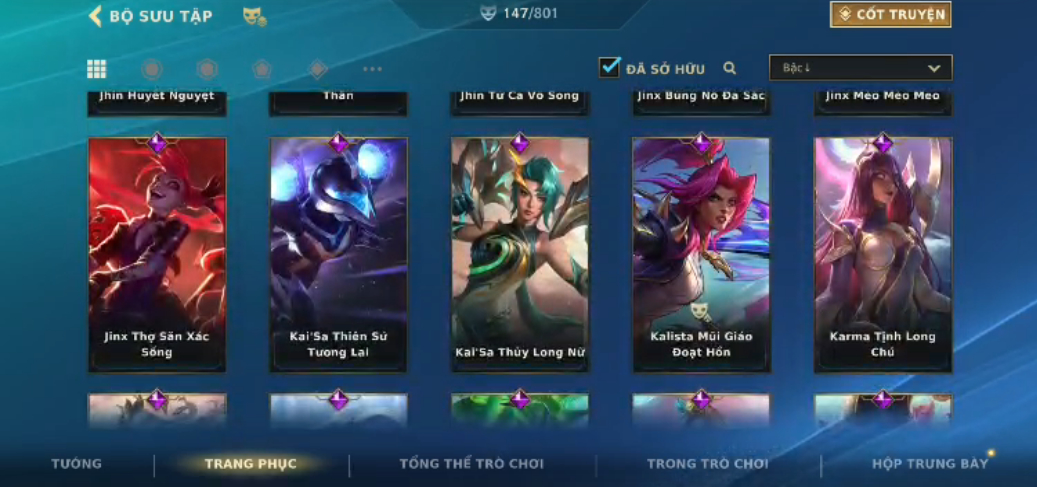
Task: Open the Cốt Truyện button
Action: tap(890, 15)
